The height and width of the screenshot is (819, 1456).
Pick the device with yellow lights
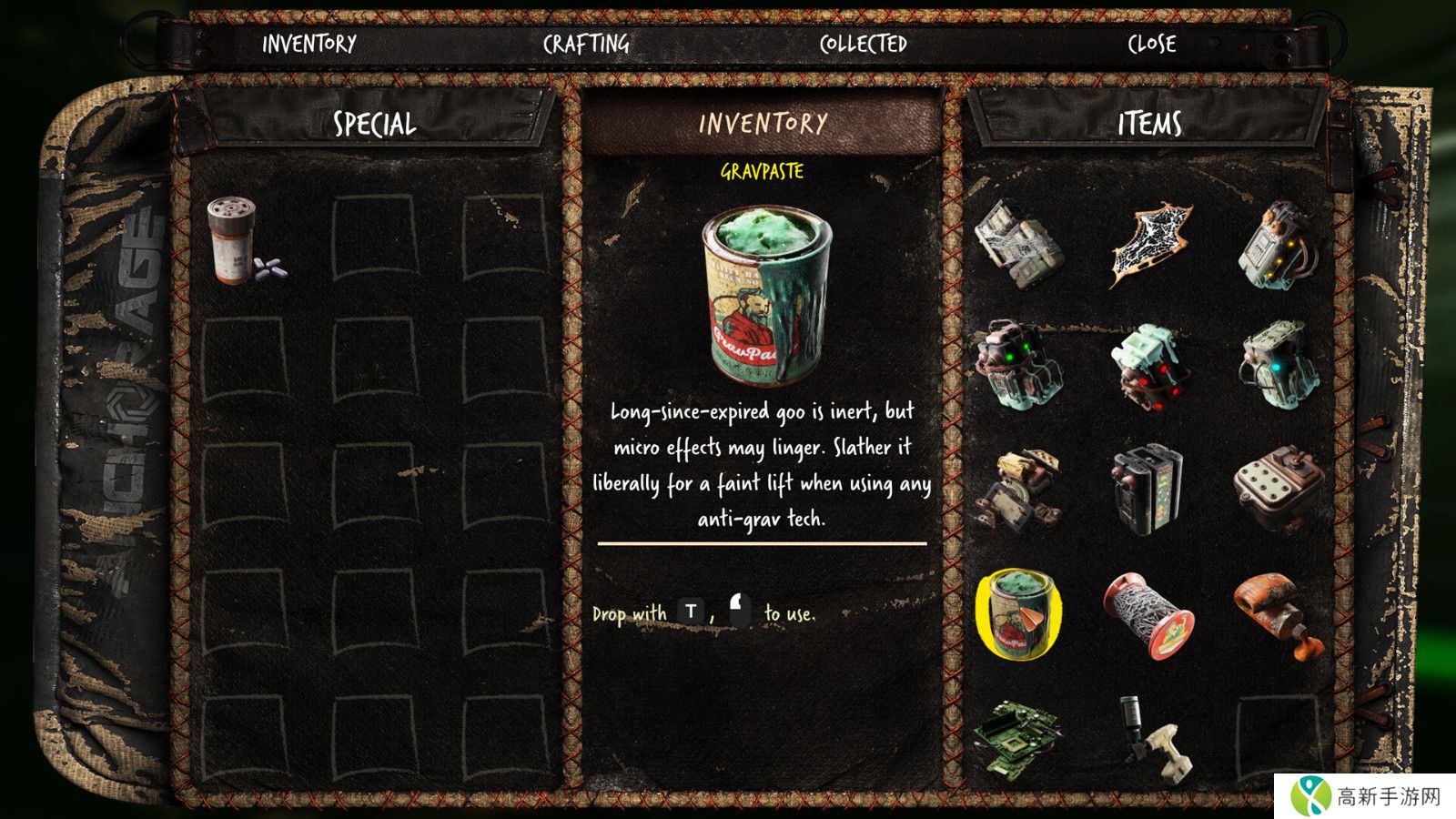pyautogui.click(x=1279, y=244)
